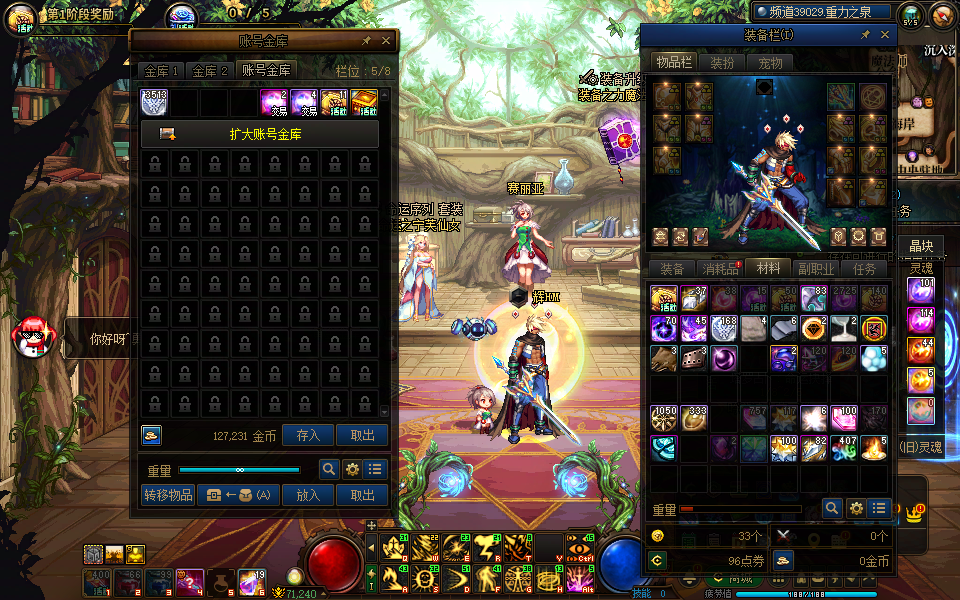Switch to the 装扮 avatar tab
Viewport: 960px width, 600px height.
click(722, 63)
